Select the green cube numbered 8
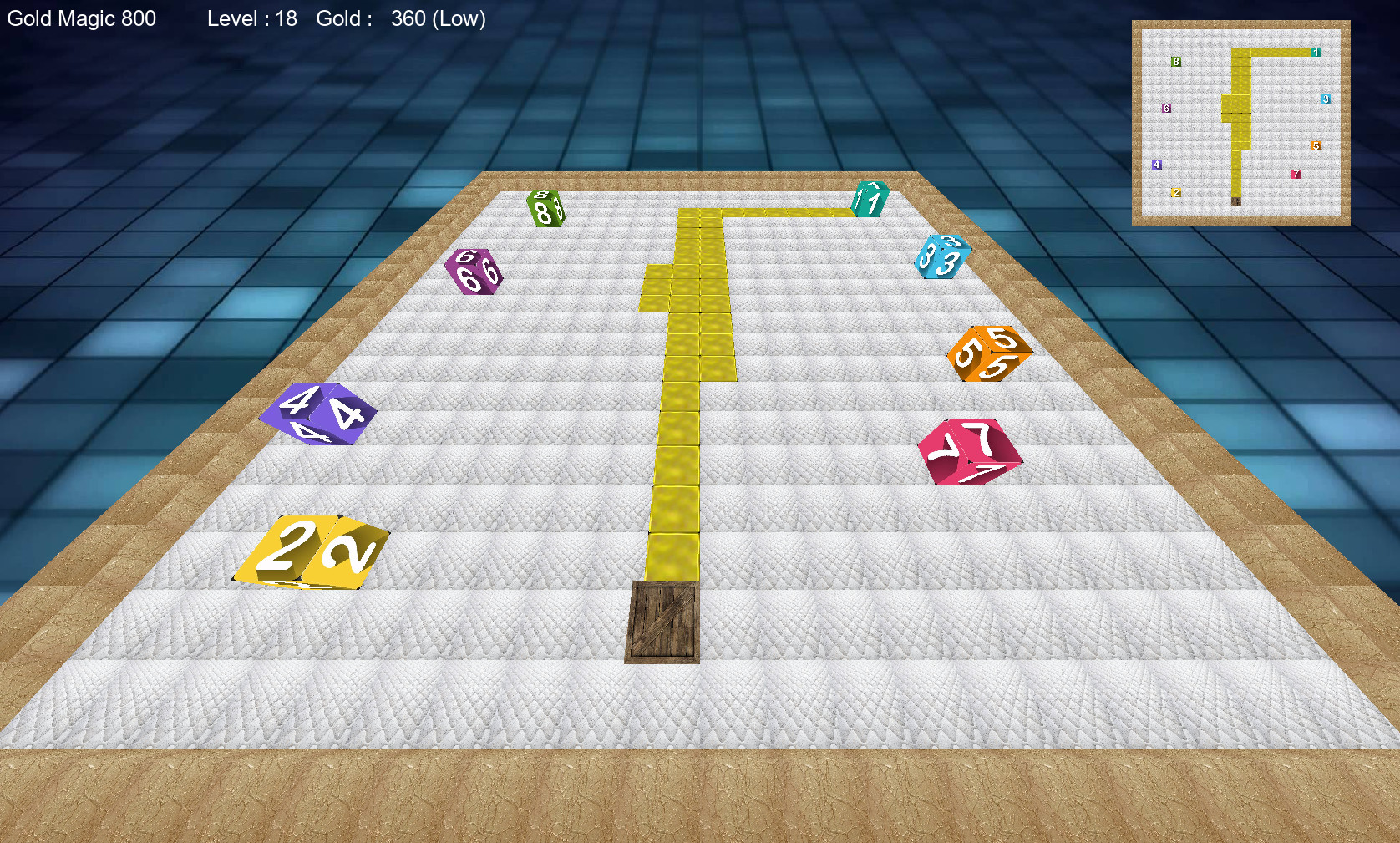 pos(544,207)
